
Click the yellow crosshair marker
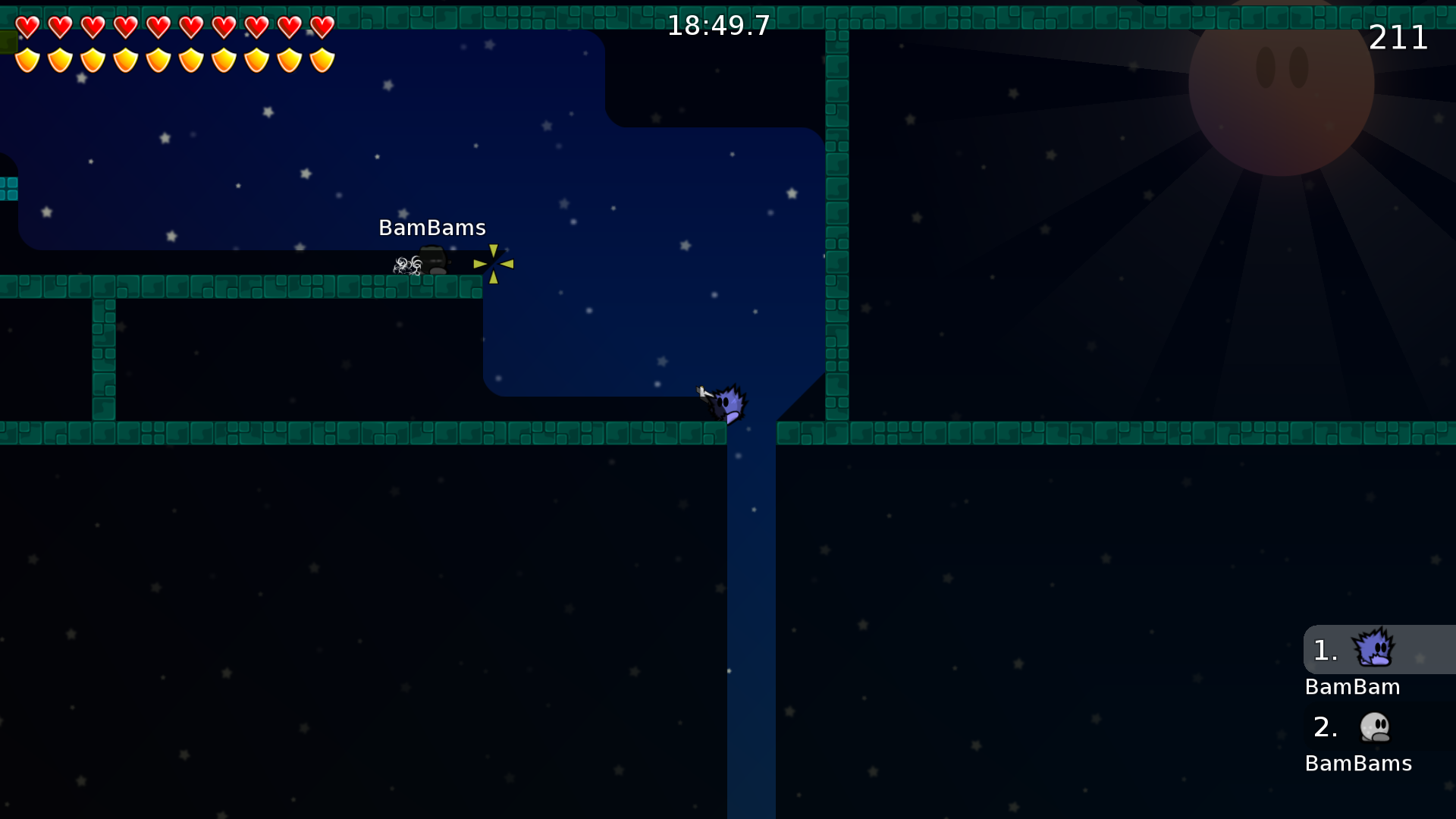[493, 264]
